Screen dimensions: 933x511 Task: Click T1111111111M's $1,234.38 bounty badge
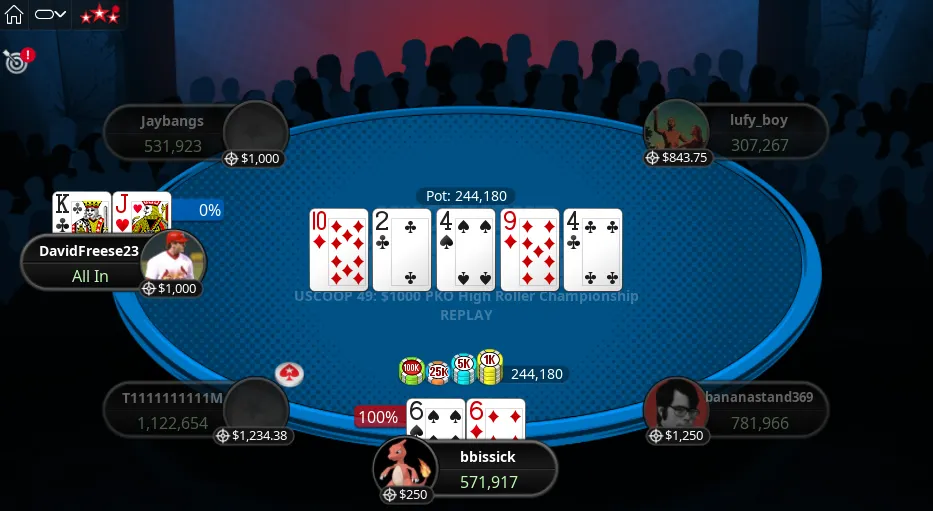coord(254,436)
